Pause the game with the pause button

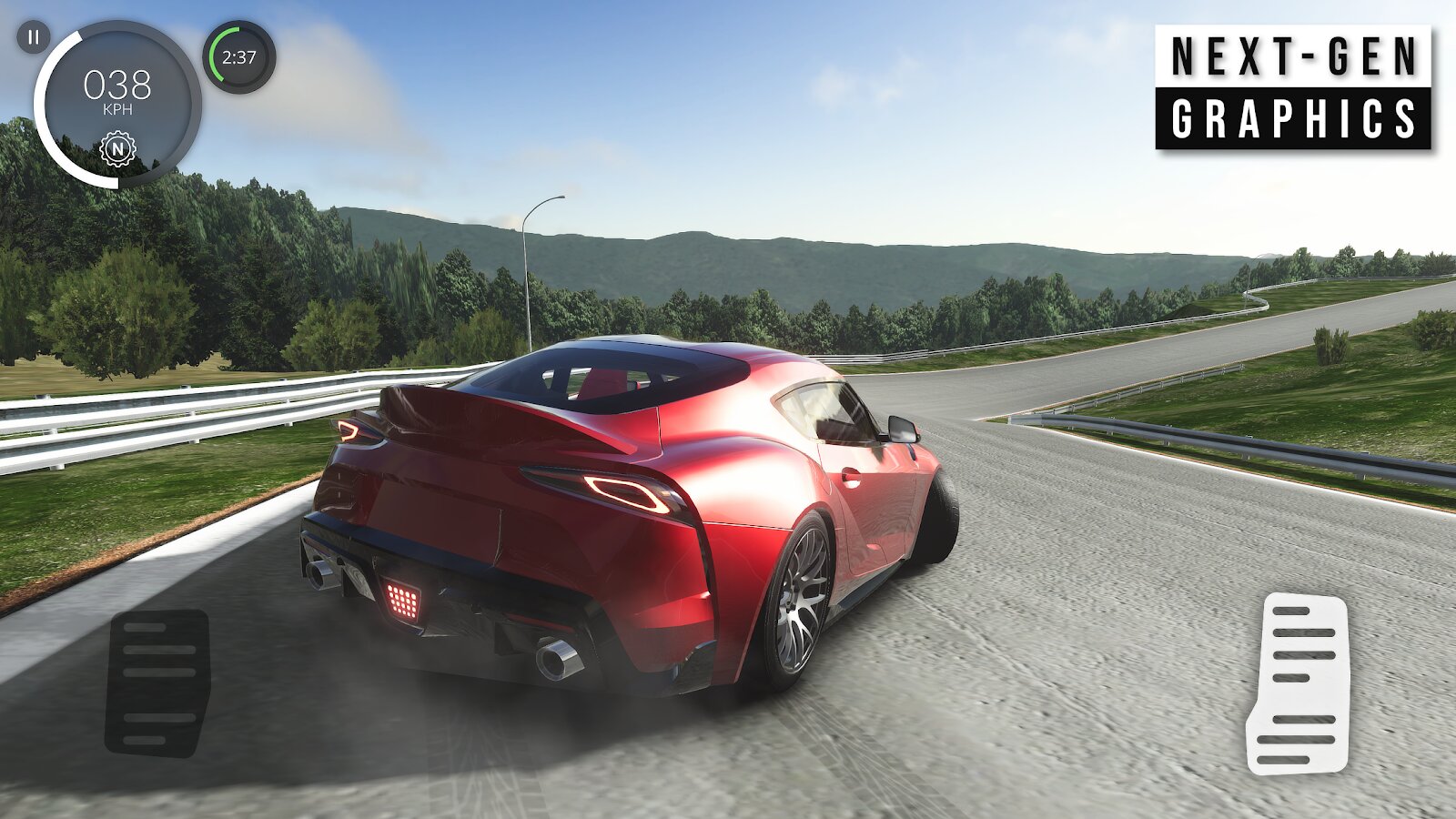[x=34, y=37]
